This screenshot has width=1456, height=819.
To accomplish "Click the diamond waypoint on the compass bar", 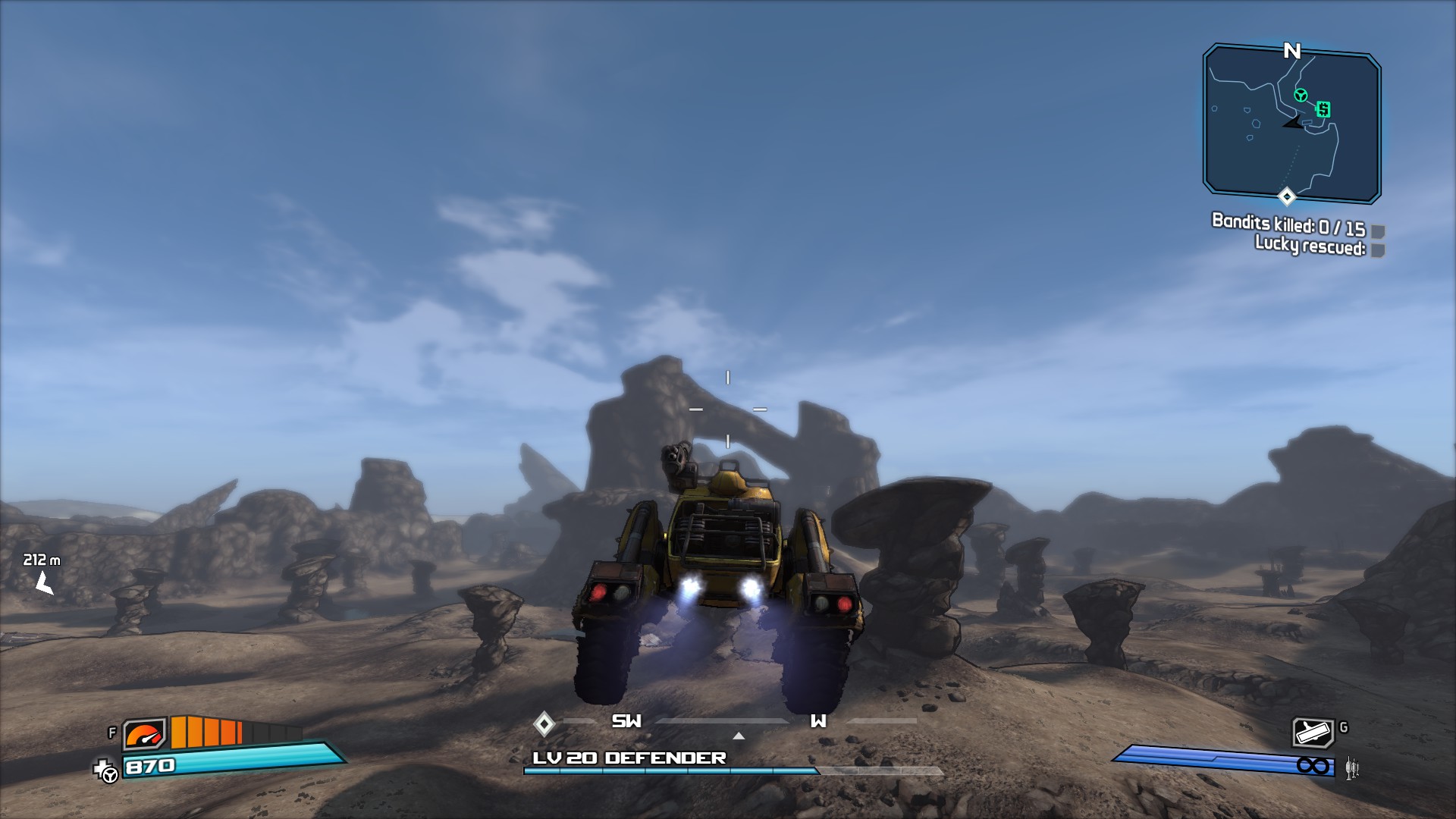I will click(x=544, y=723).
